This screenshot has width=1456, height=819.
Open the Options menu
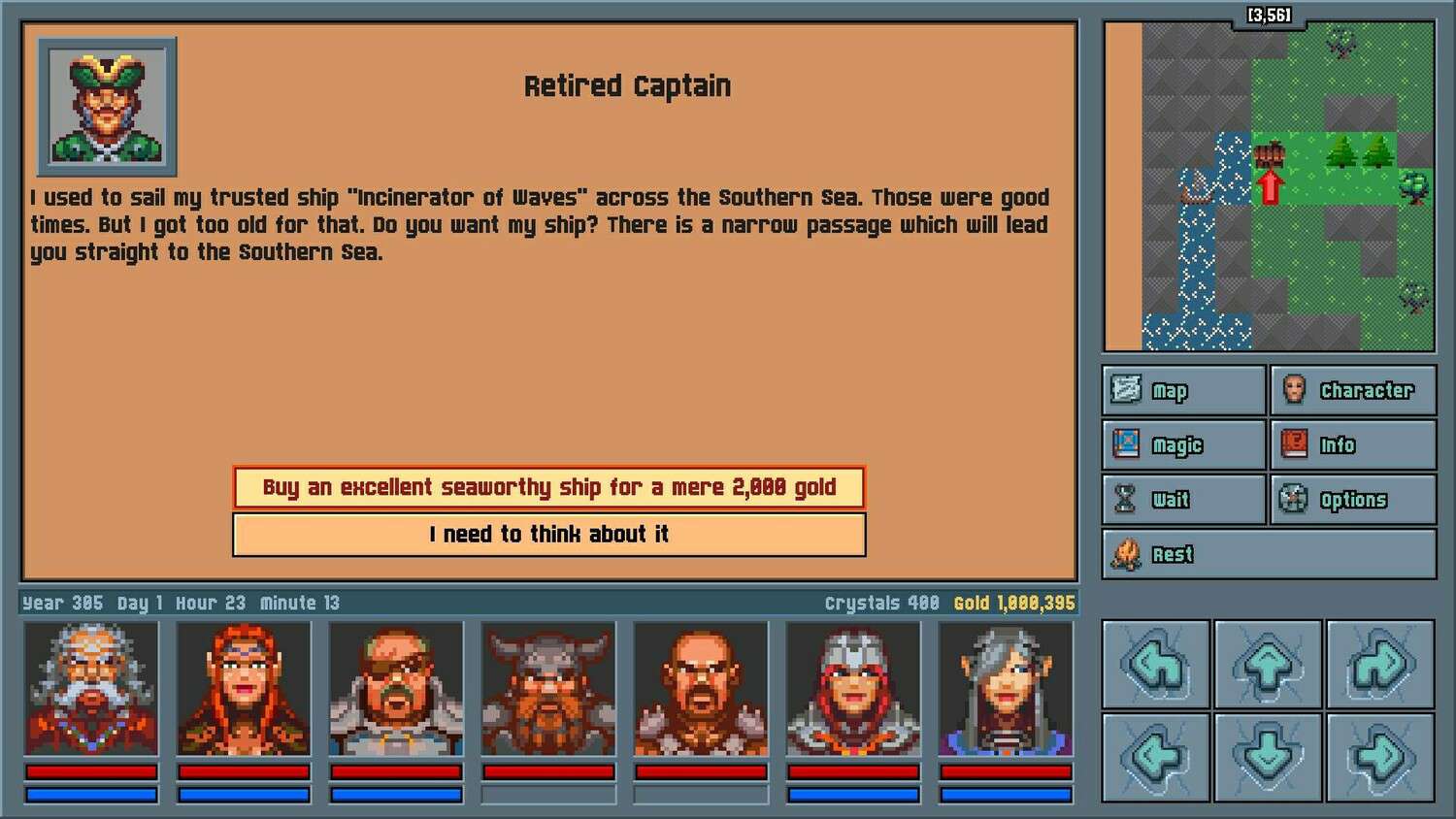tap(1352, 500)
